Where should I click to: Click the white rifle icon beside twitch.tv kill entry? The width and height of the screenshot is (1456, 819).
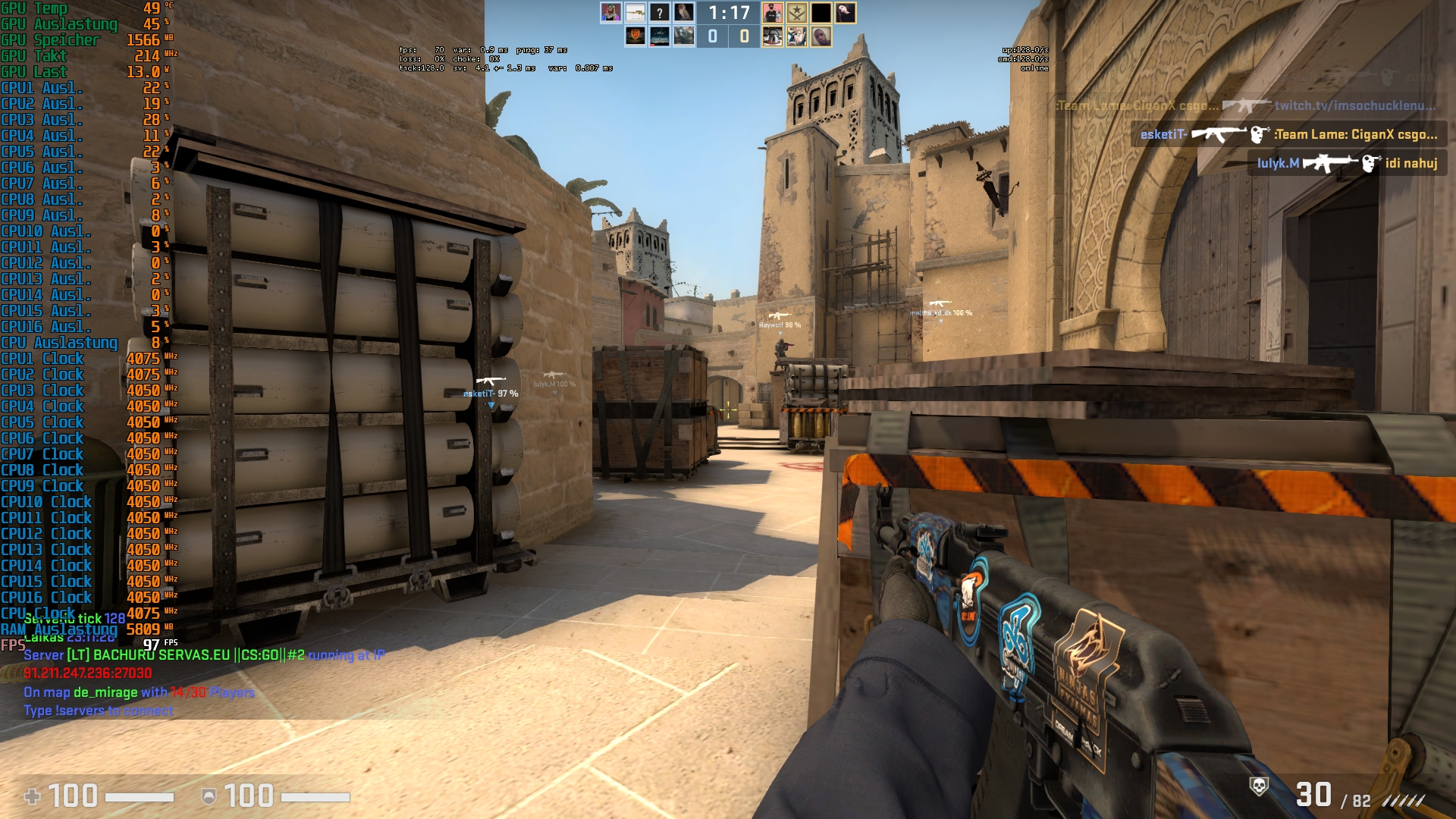pos(1247,106)
